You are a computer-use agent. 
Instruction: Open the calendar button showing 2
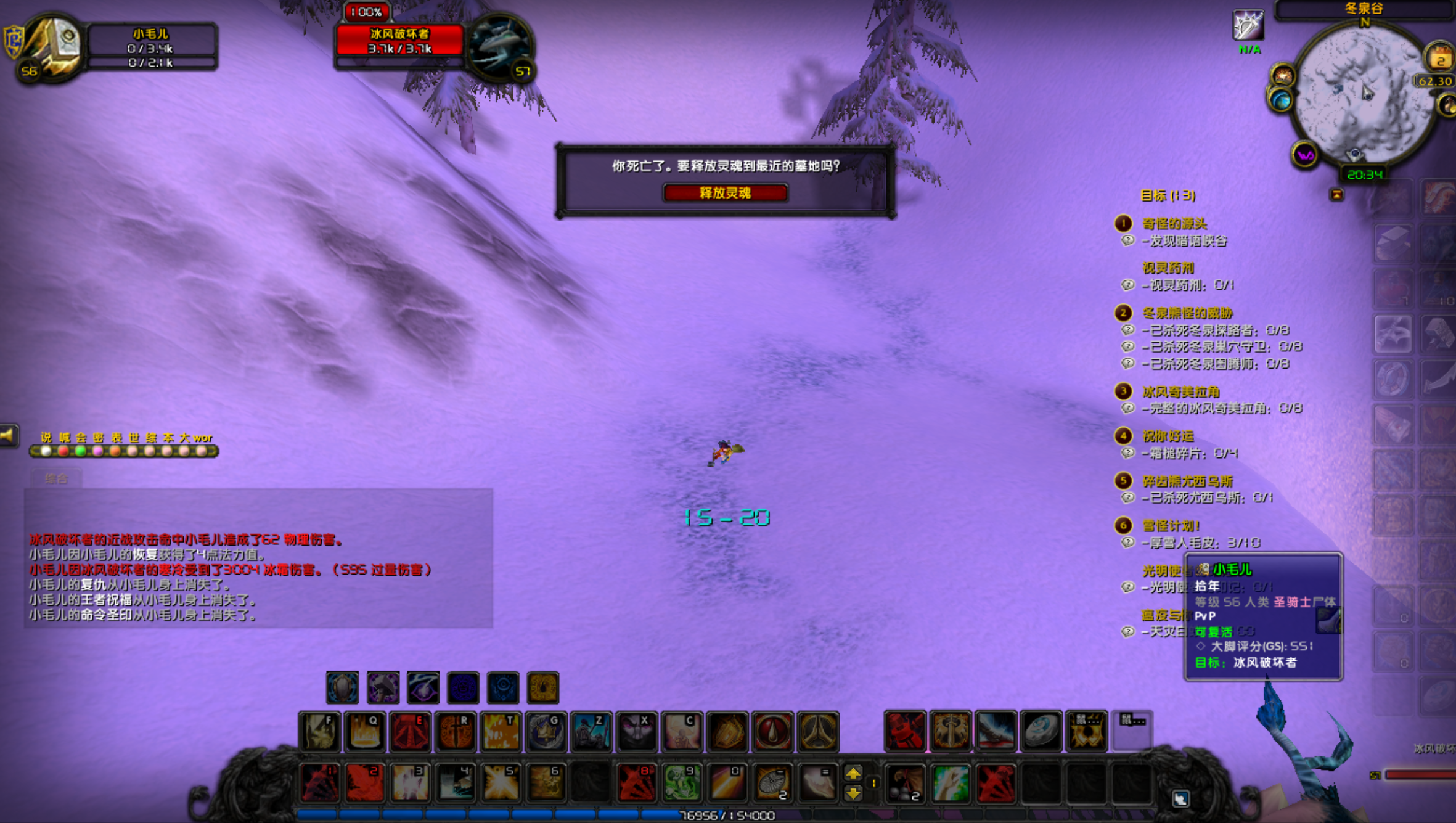click(1440, 59)
